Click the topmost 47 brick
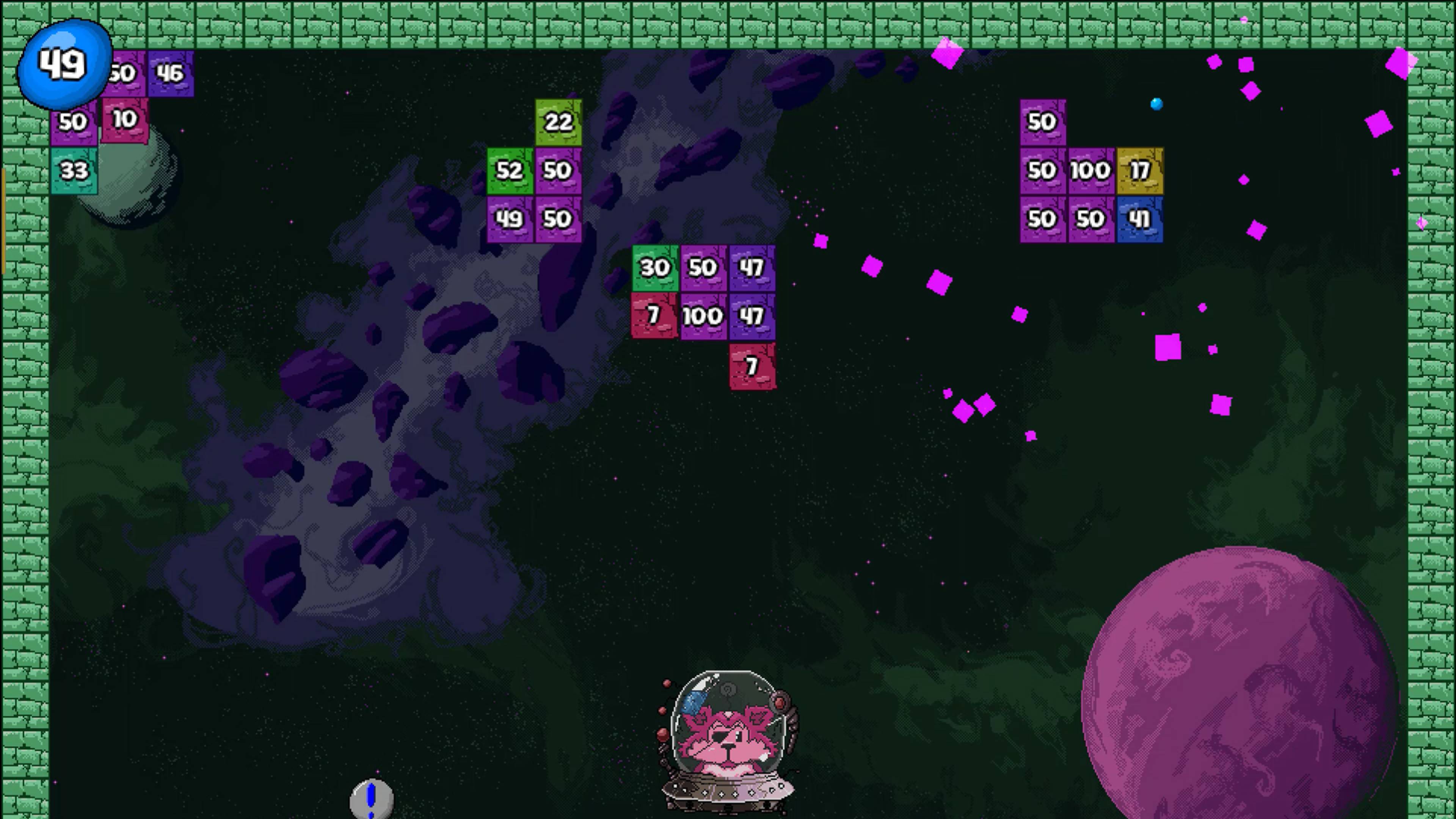 752,268
